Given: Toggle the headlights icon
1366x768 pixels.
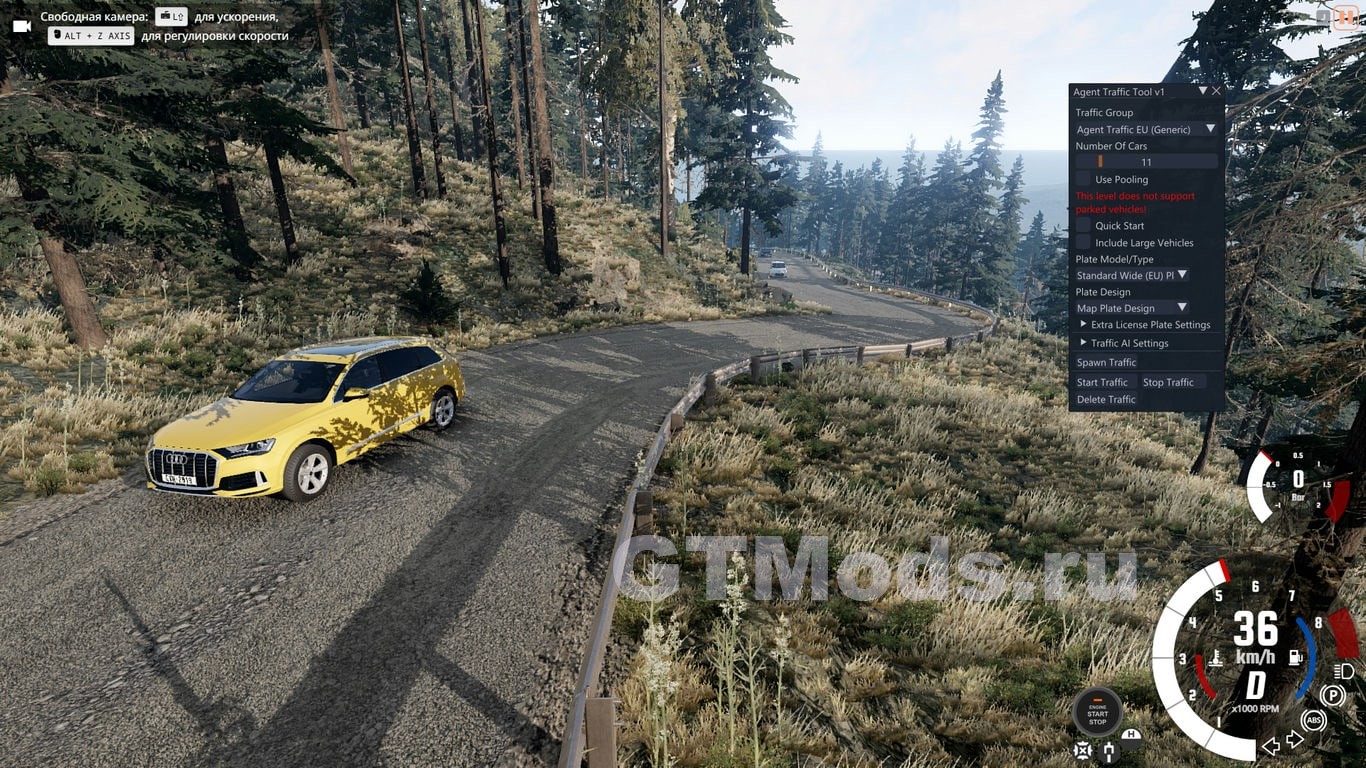Looking at the screenshot, I should click(1342, 670).
